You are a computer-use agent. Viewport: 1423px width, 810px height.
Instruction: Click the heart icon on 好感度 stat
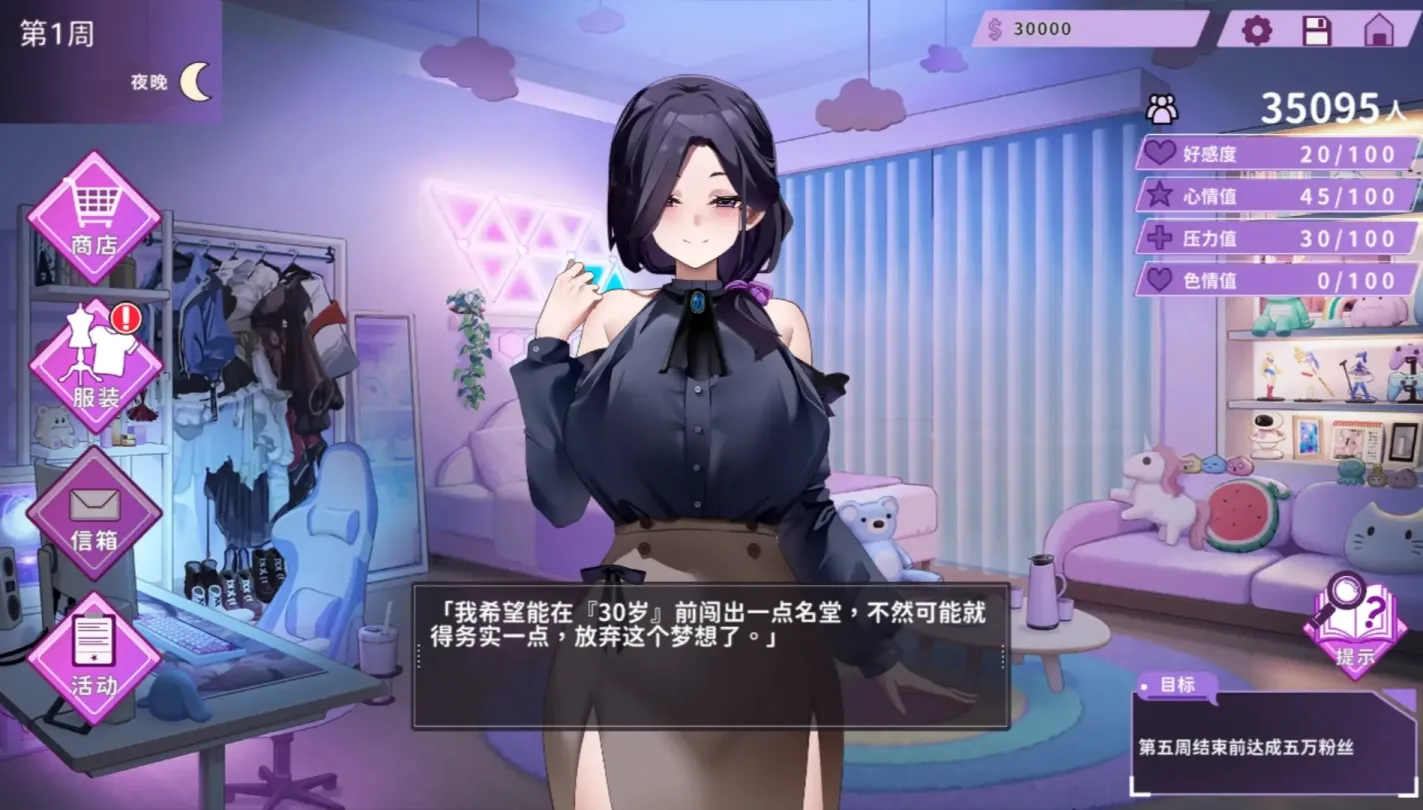pyautogui.click(x=1158, y=153)
